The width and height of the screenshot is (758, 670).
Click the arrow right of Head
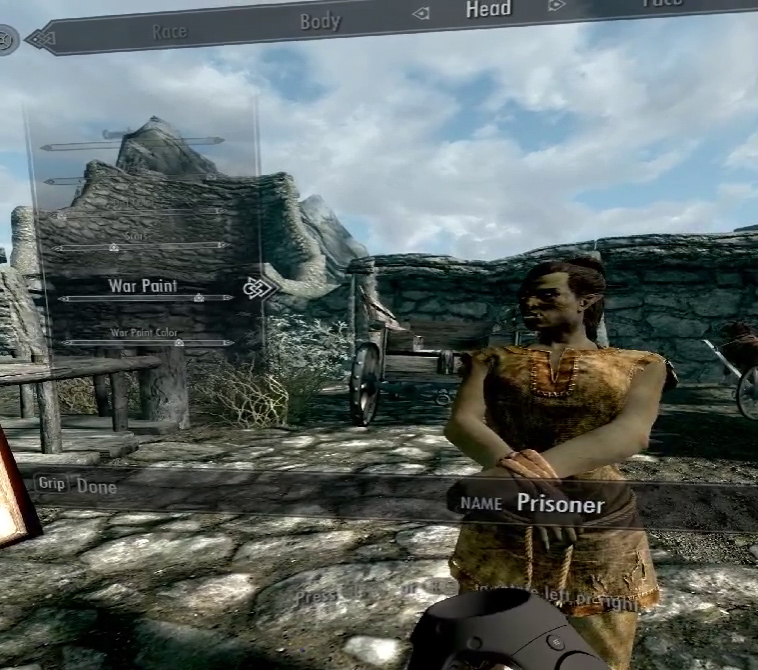(x=556, y=6)
